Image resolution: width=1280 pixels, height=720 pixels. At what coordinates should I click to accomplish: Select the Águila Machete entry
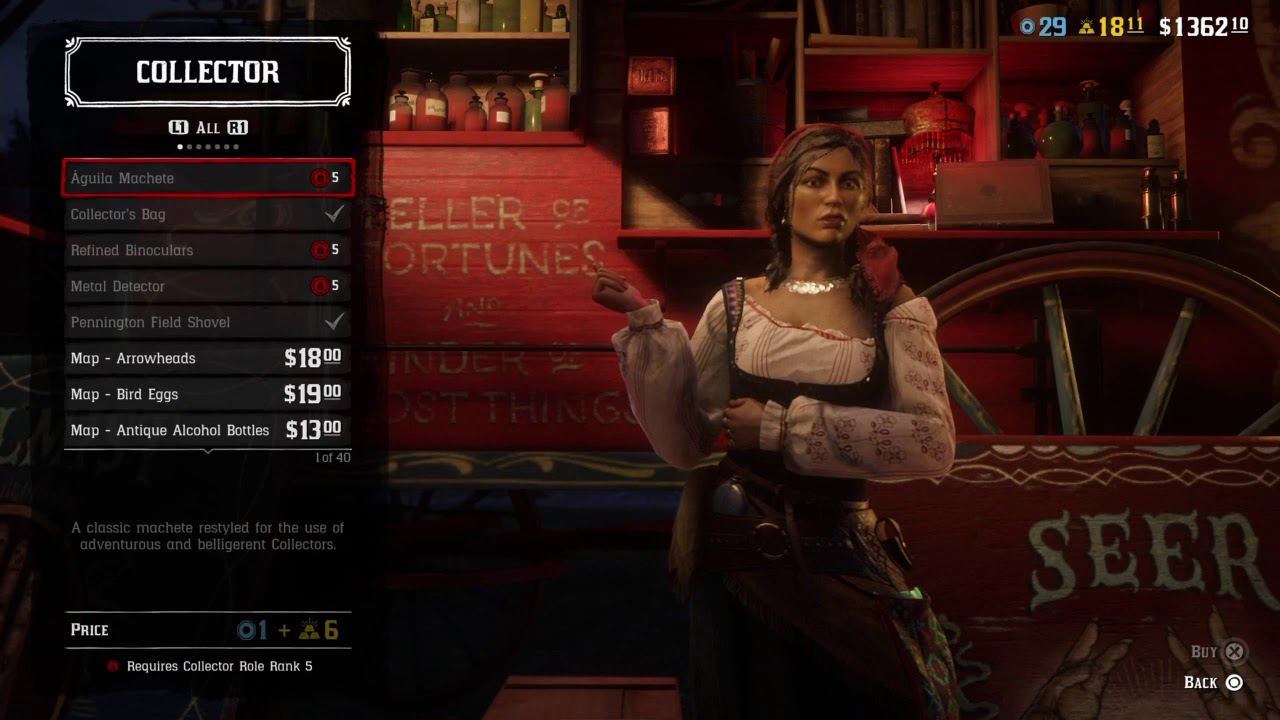tap(207, 178)
